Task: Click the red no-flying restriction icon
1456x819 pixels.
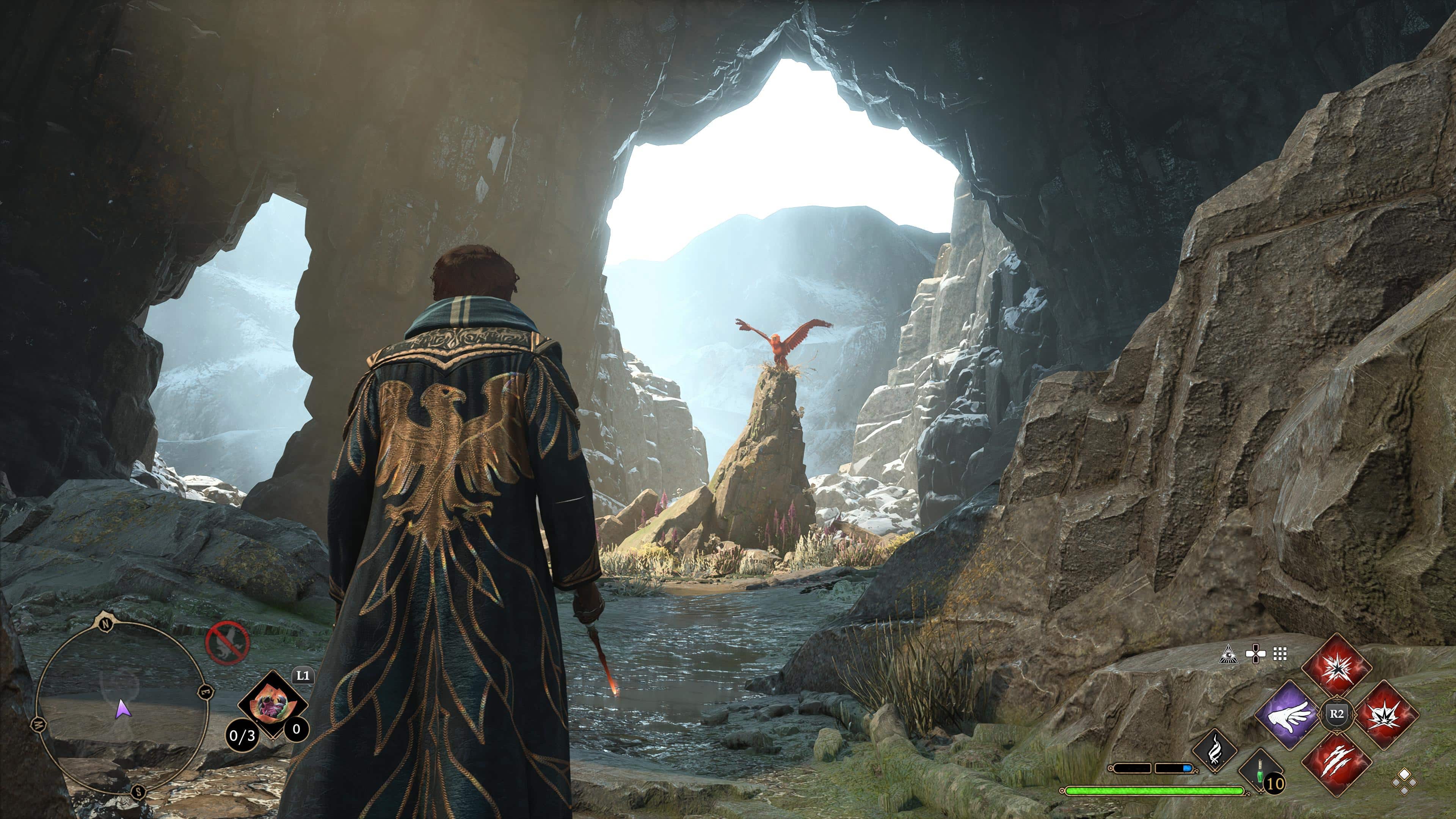Action: coord(227,643)
